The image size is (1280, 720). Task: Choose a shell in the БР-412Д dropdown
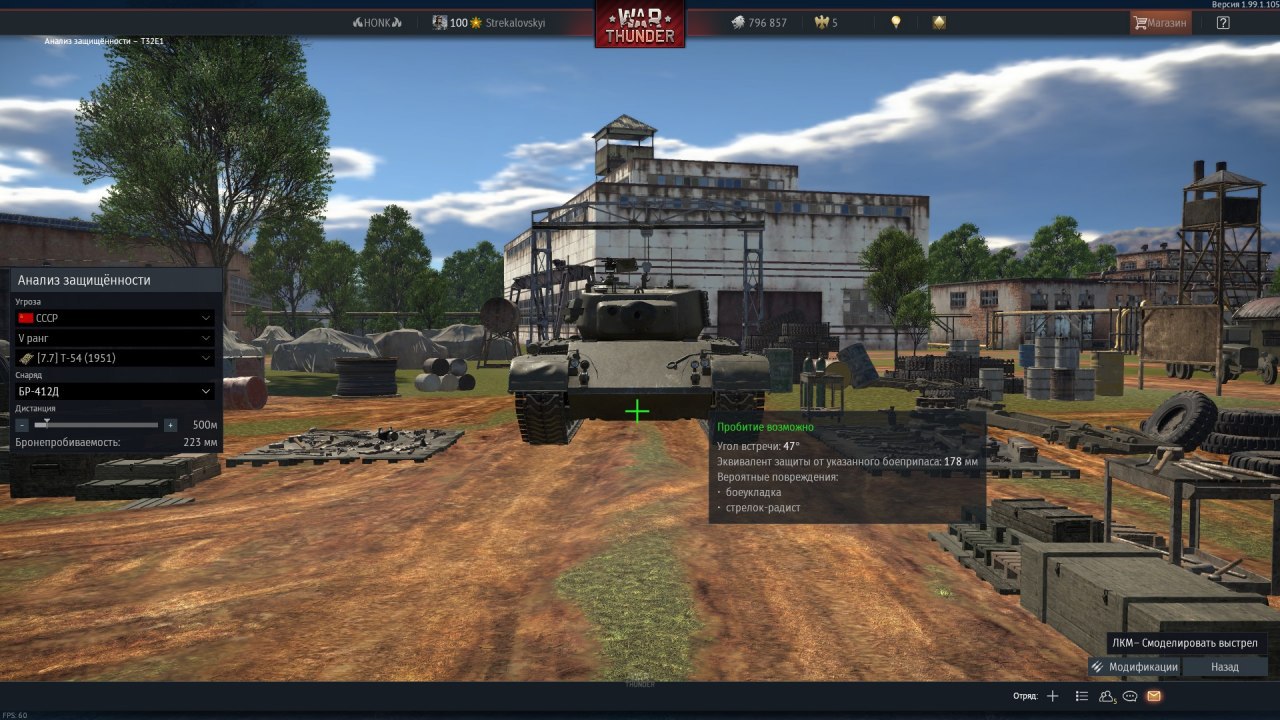(x=115, y=391)
